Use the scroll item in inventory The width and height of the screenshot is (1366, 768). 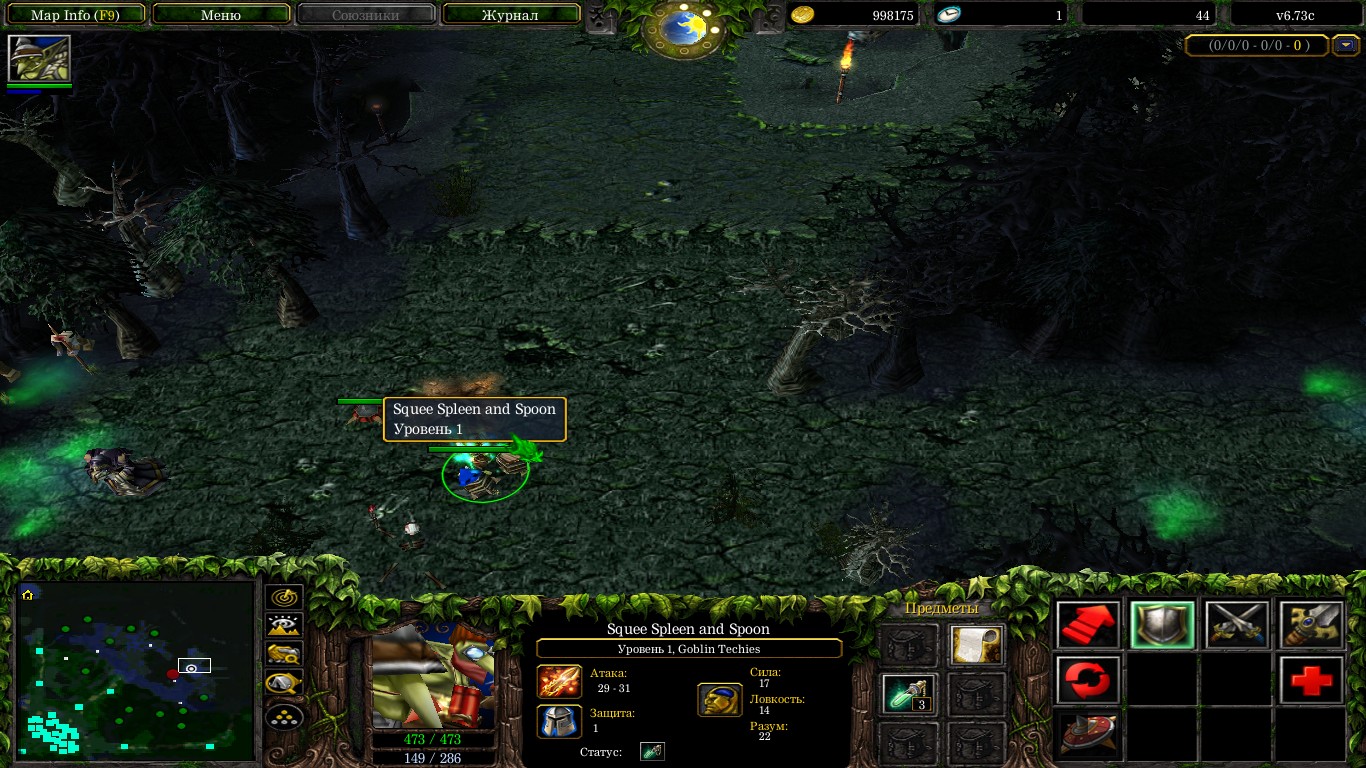click(976, 645)
